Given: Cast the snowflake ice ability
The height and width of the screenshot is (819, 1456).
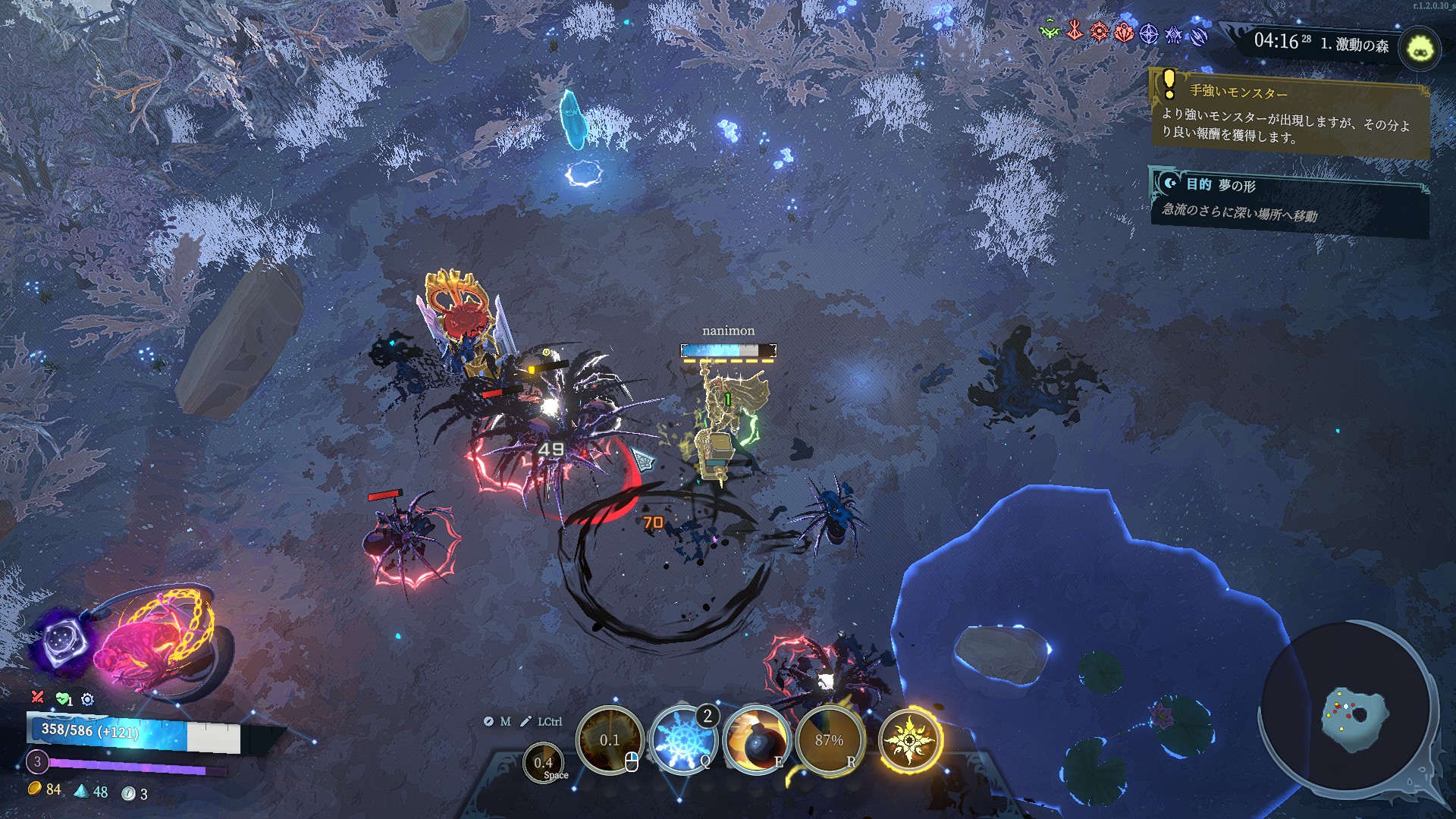Looking at the screenshot, I should [x=680, y=740].
